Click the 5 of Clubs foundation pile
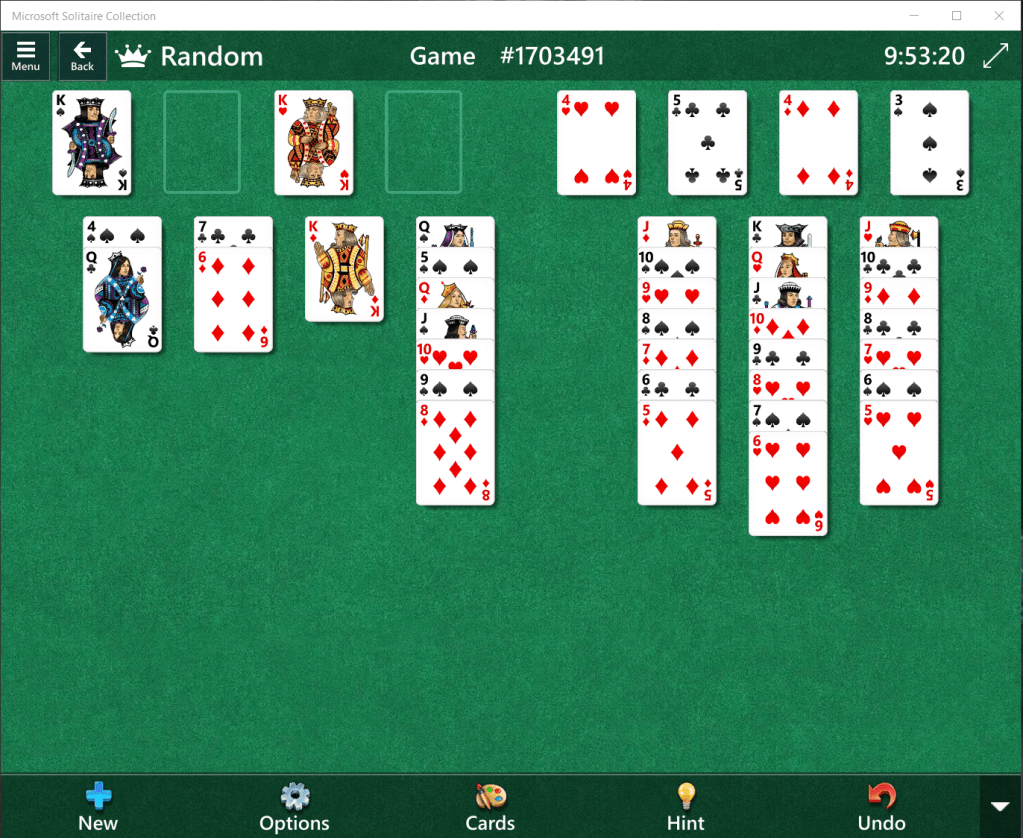The image size is (1023, 838). point(708,142)
